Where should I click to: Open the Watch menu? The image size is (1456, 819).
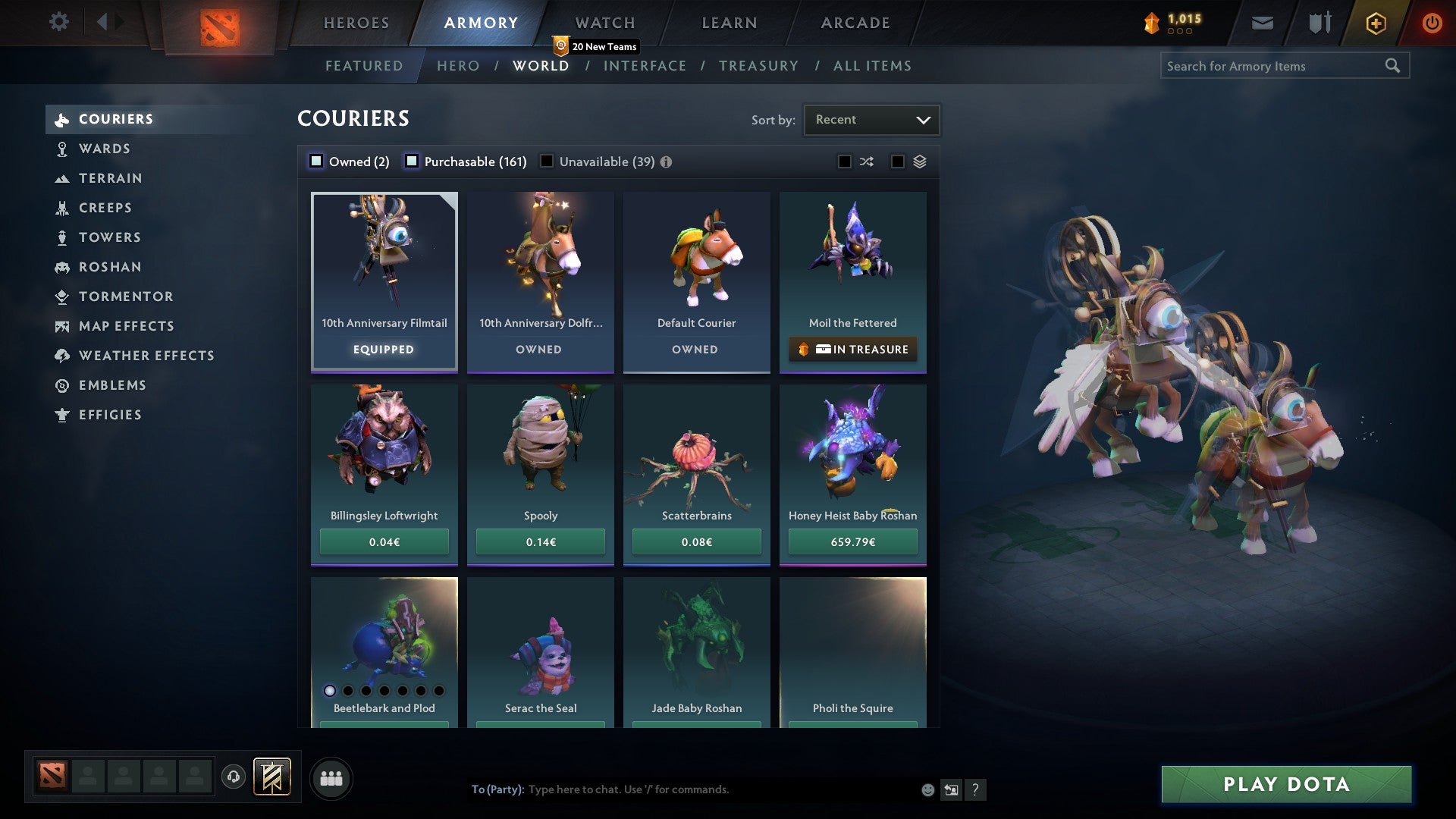[x=604, y=23]
